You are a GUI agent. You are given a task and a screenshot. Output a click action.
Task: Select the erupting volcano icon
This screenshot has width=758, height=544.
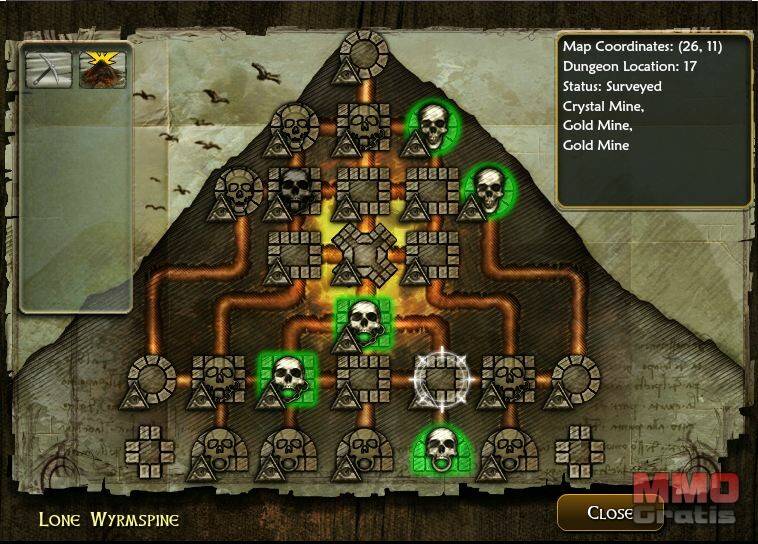[102, 68]
